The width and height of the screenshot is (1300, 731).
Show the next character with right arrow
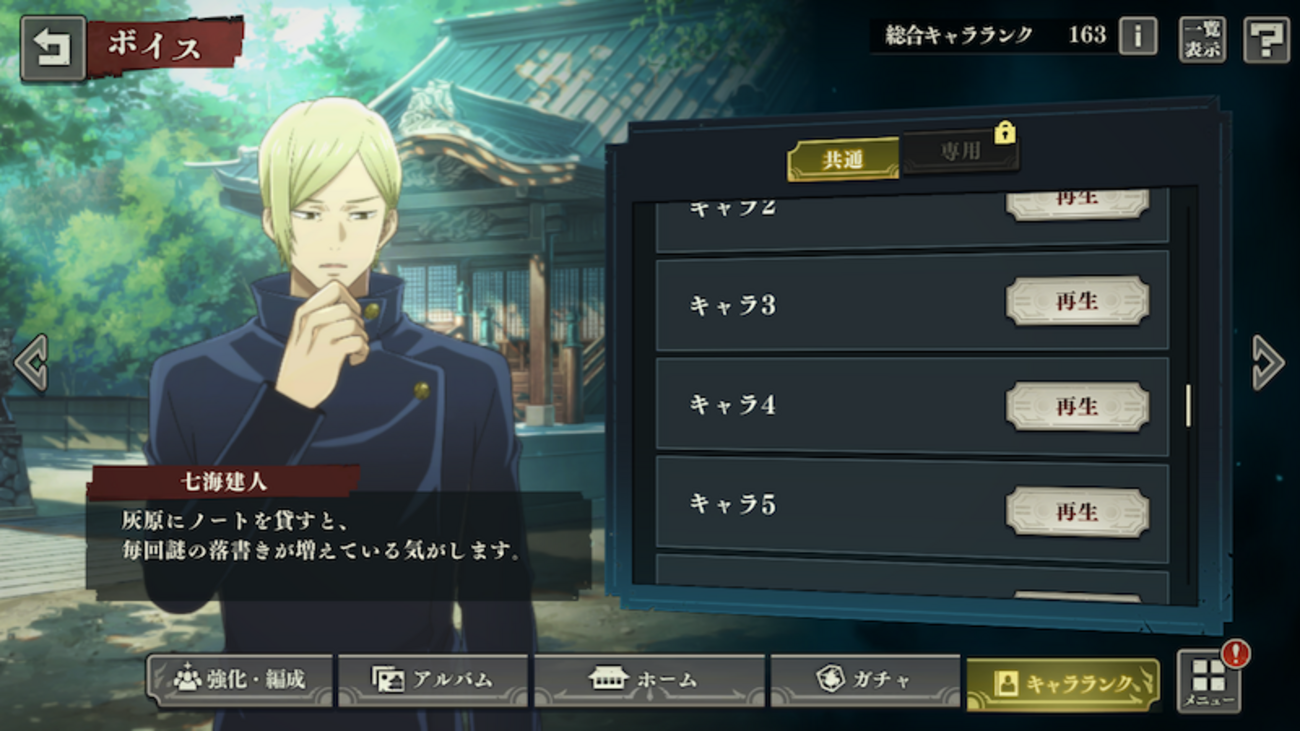[x=1267, y=362]
